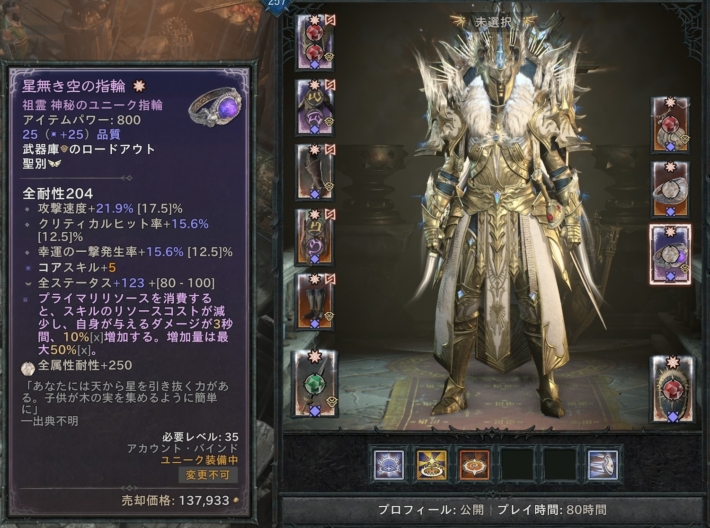Inspect the red-gem shield offhand slot

pyautogui.click(x=670, y=388)
